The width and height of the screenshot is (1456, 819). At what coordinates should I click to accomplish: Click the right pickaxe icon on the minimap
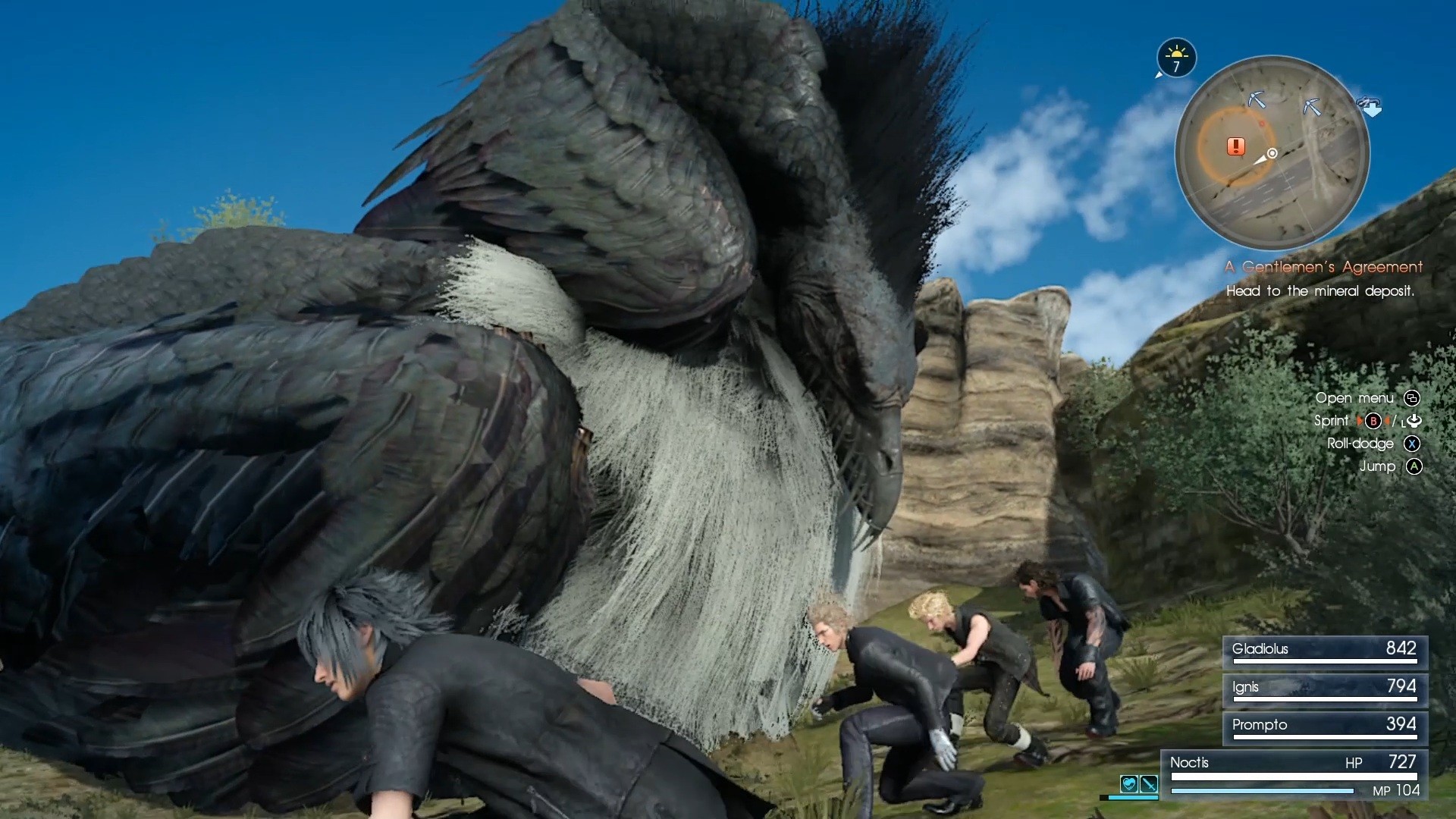[x=1313, y=106]
